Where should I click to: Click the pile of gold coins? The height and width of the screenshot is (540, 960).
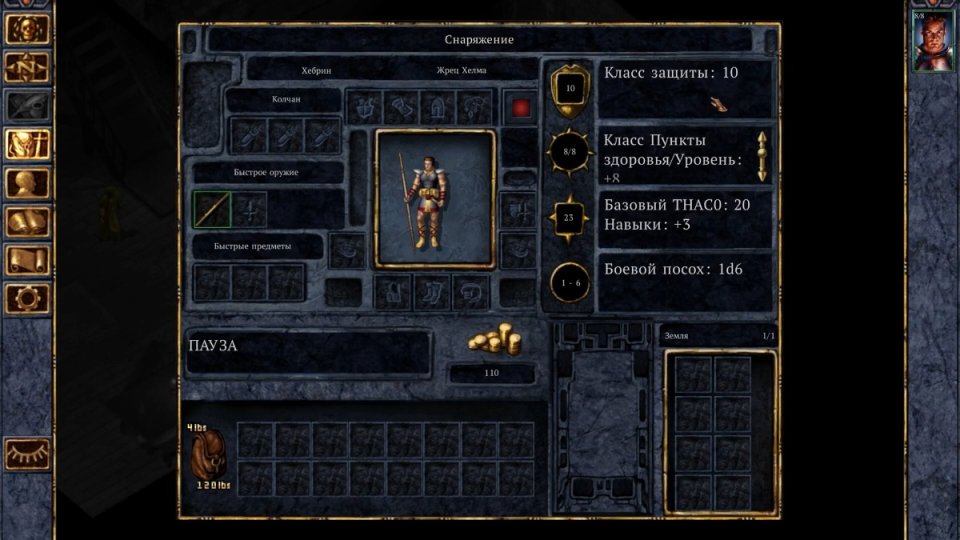point(494,342)
